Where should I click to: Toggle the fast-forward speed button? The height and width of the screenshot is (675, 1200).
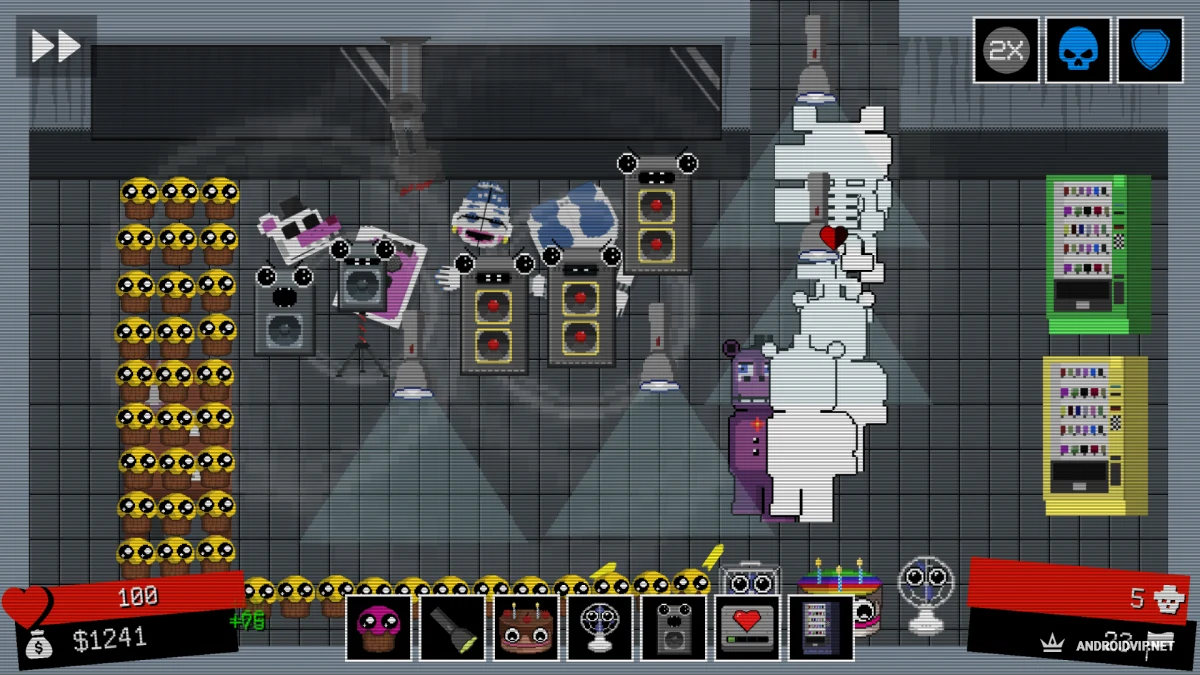click(54, 46)
